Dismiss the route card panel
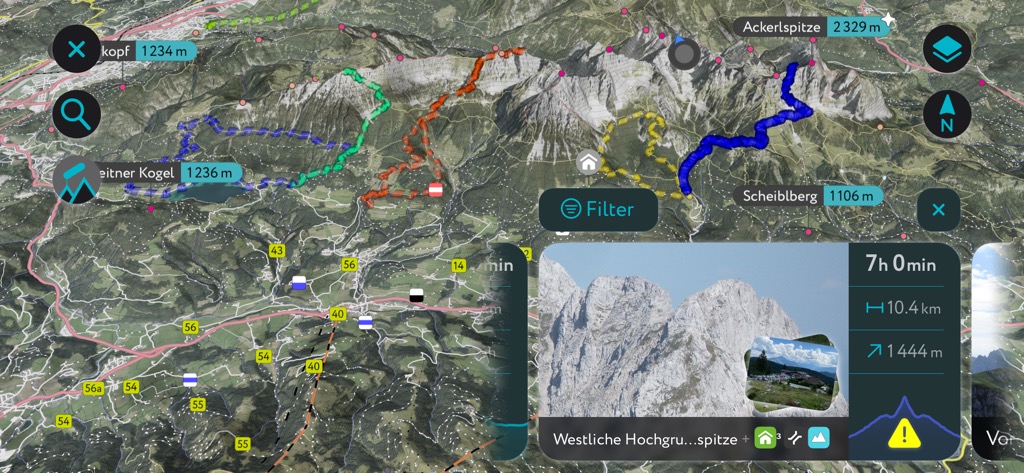Viewport: 1024px width, 473px height. [938, 210]
